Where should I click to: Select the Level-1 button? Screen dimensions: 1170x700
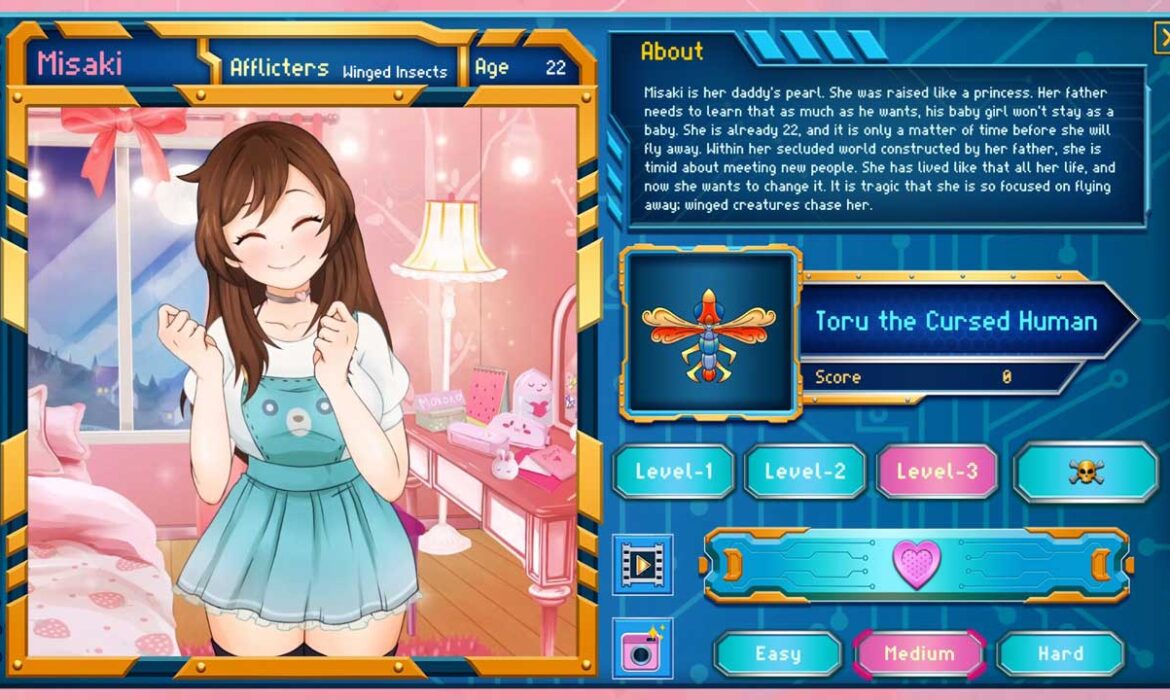[673, 472]
